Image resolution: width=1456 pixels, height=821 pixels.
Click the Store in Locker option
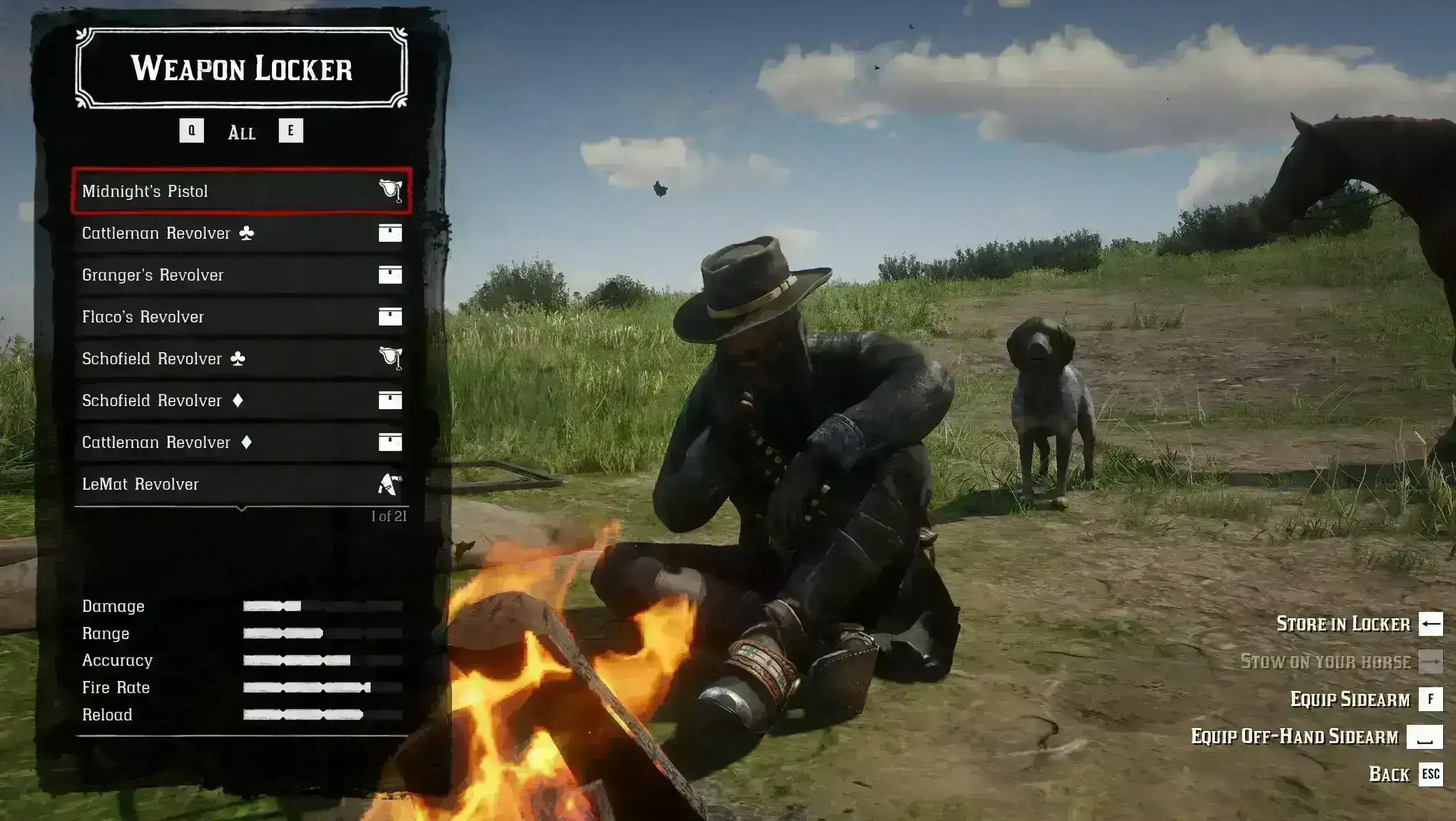coord(1343,624)
